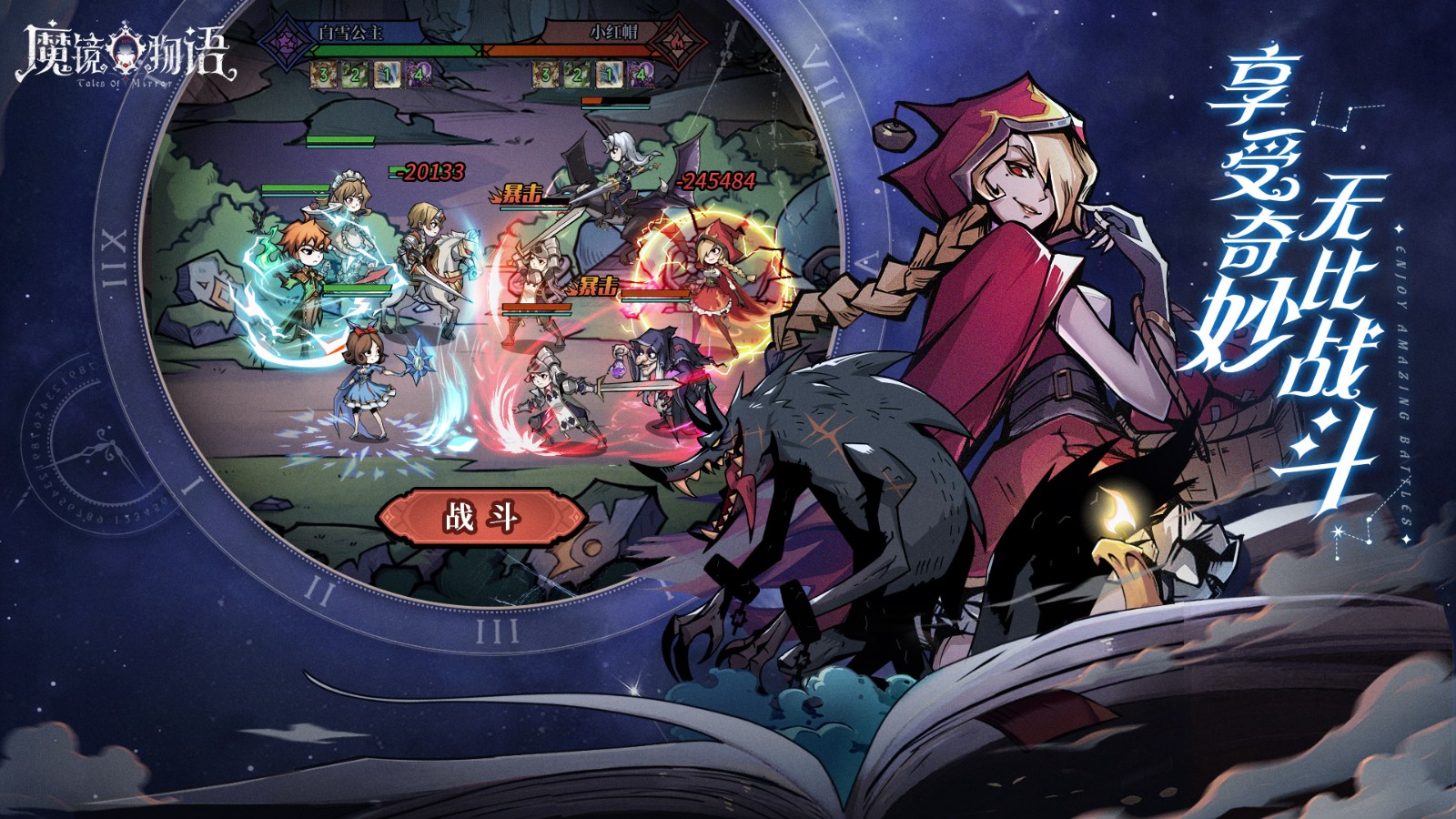Tap Little Red Riding Hood's purple card numbered 4
Viewport: 1456px width, 819px height.
coord(640,75)
